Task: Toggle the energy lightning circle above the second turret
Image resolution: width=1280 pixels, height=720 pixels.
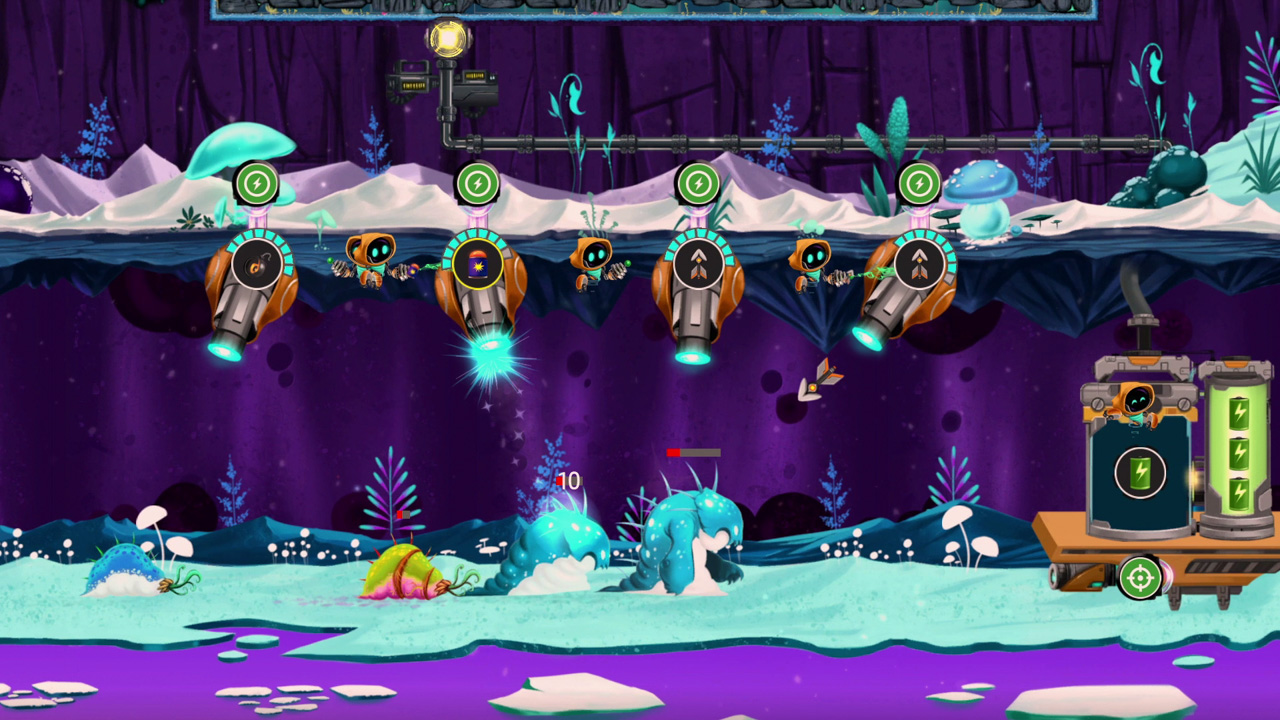Action: pyautogui.click(x=477, y=182)
